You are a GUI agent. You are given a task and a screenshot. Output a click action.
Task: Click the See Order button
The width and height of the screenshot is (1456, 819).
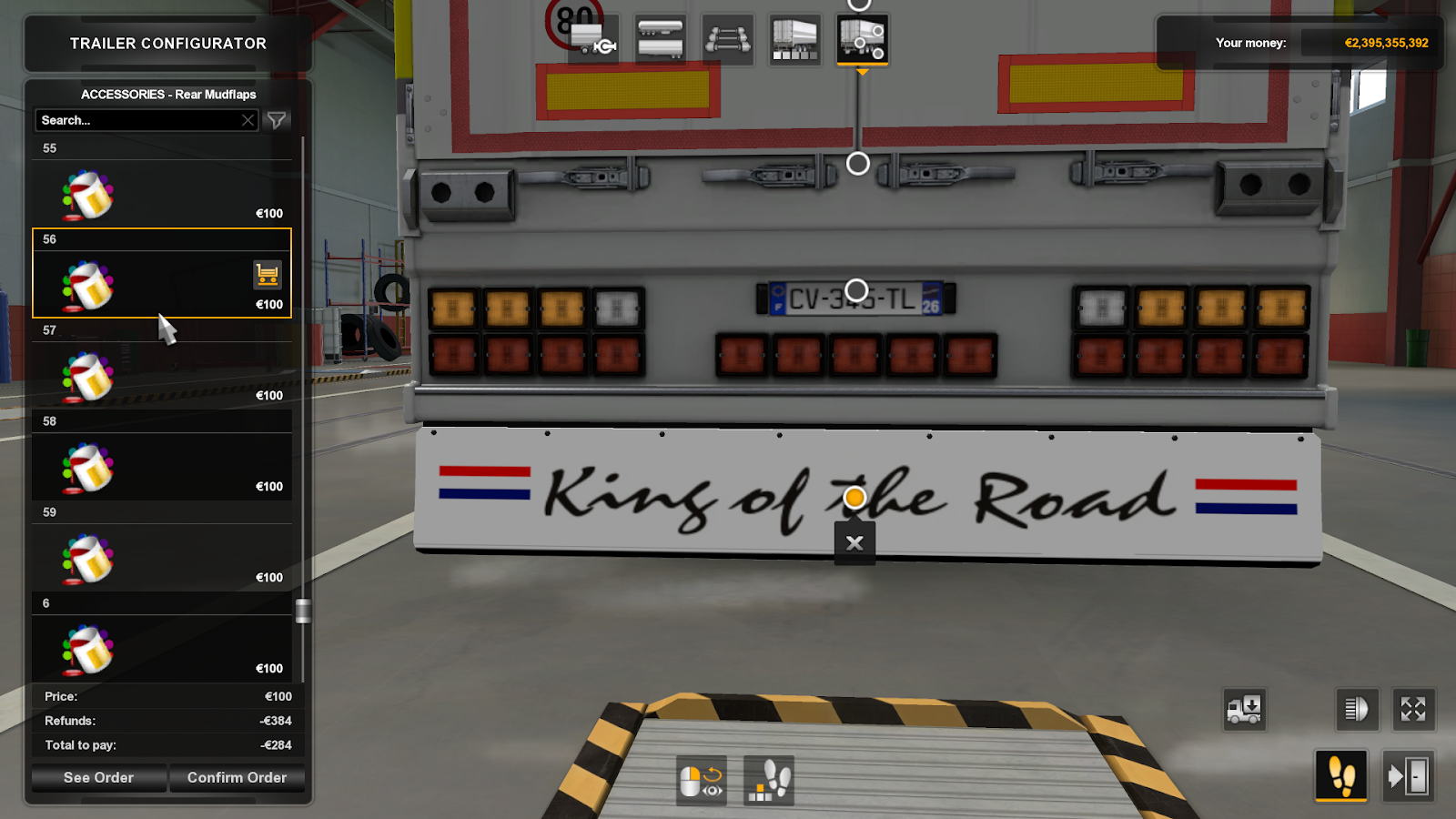[x=97, y=777]
